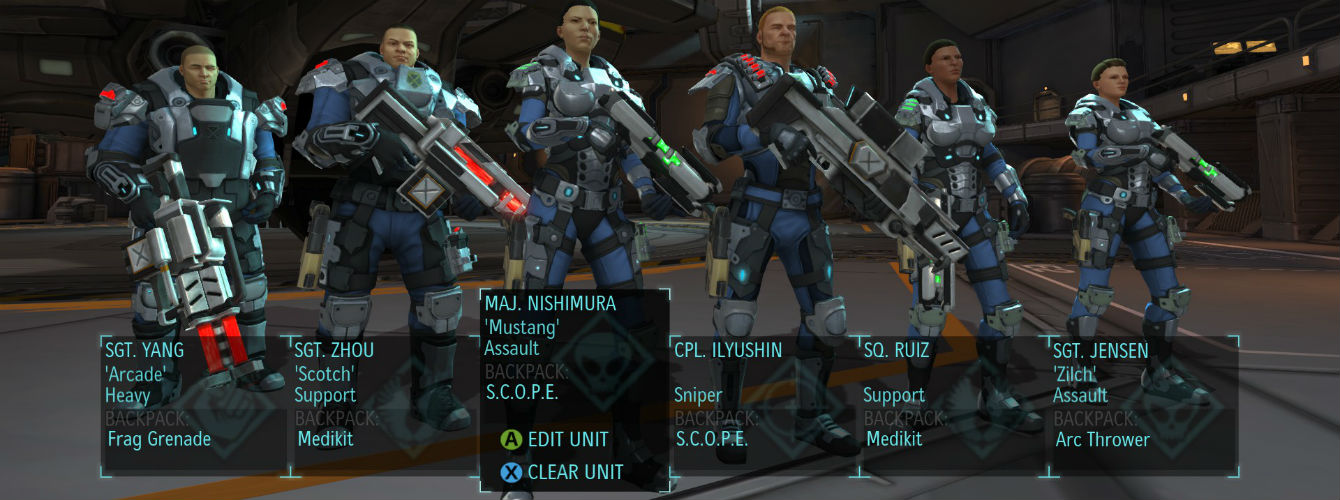This screenshot has width=1340, height=500.
Task: Choose Sgt. Zhou 'Scotch' Support card
Action: (384, 400)
